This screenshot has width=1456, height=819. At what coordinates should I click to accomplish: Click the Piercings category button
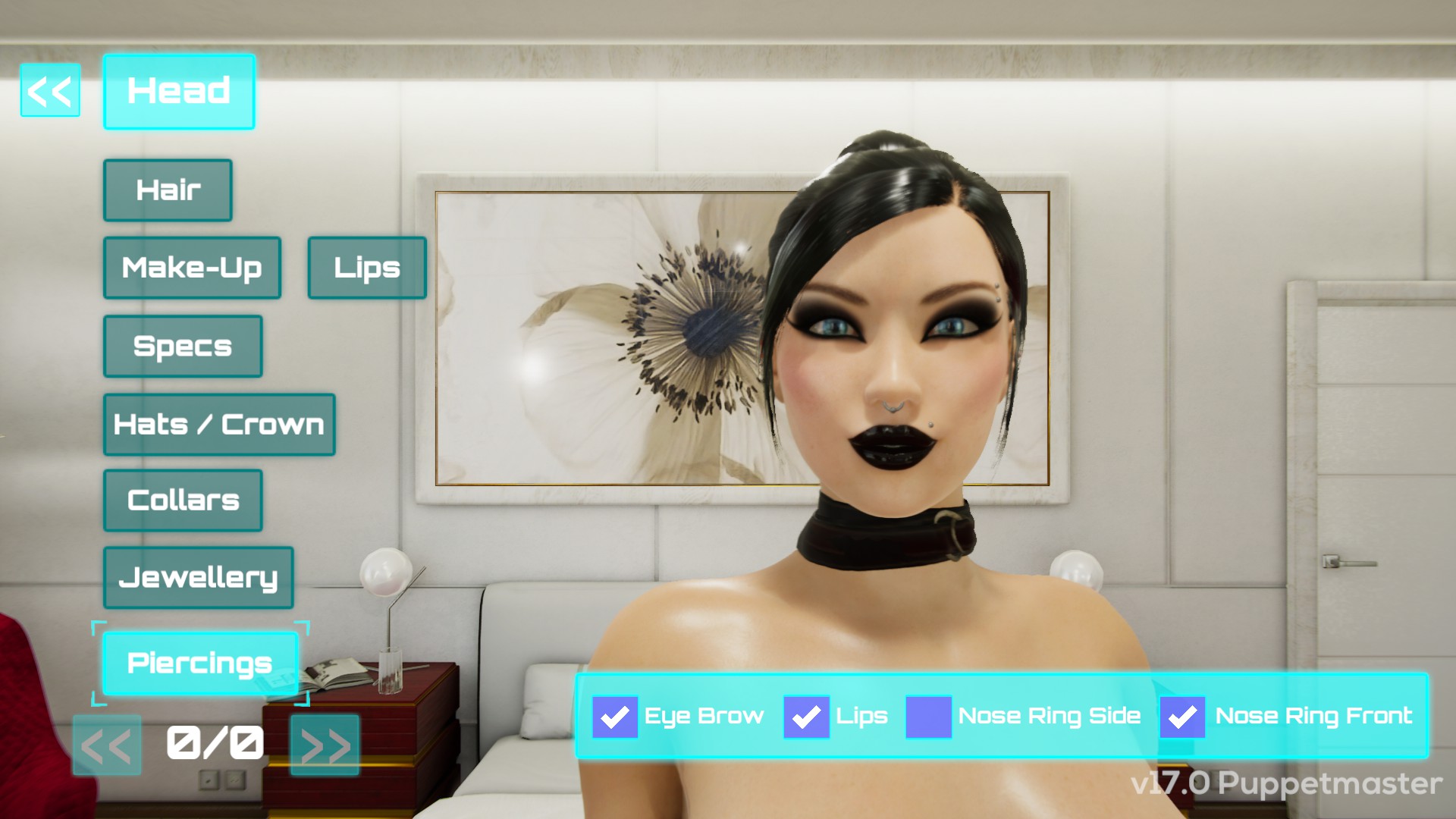click(x=199, y=664)
